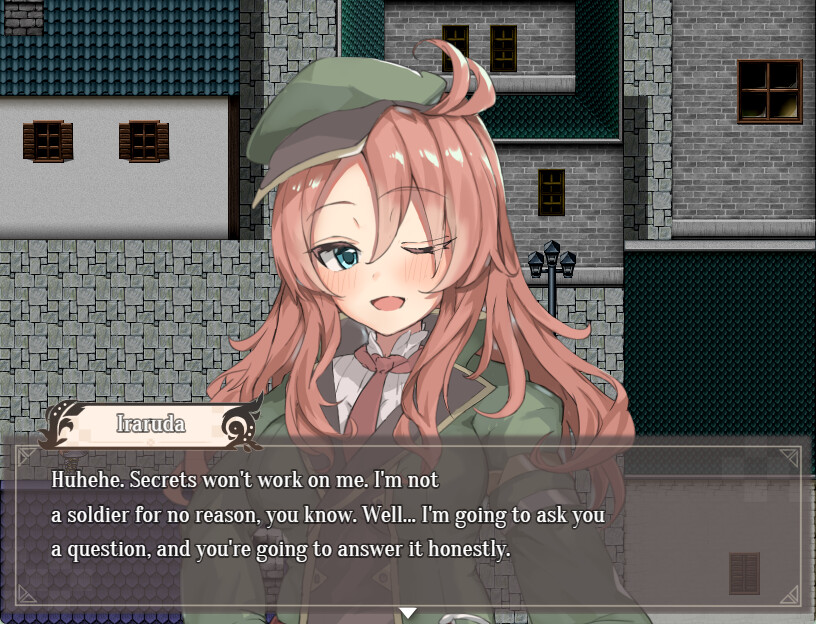Click the white continue arrow below the dialogue

(x=407, y=612)
